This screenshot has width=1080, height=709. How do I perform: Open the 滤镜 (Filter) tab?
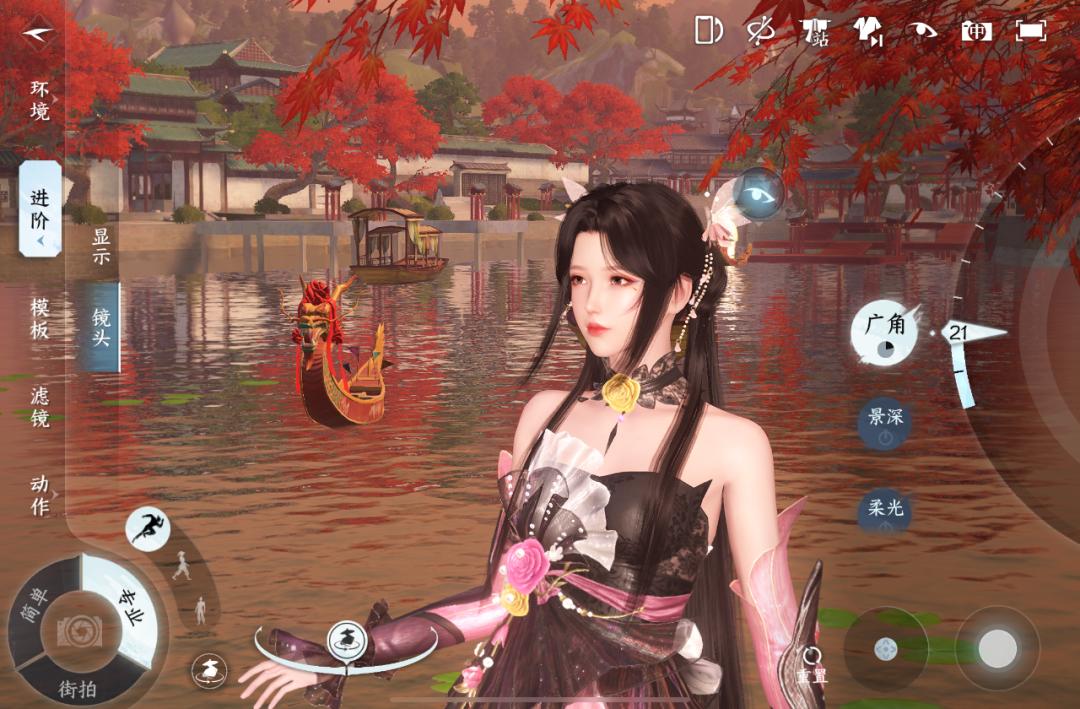pos(39,407)
